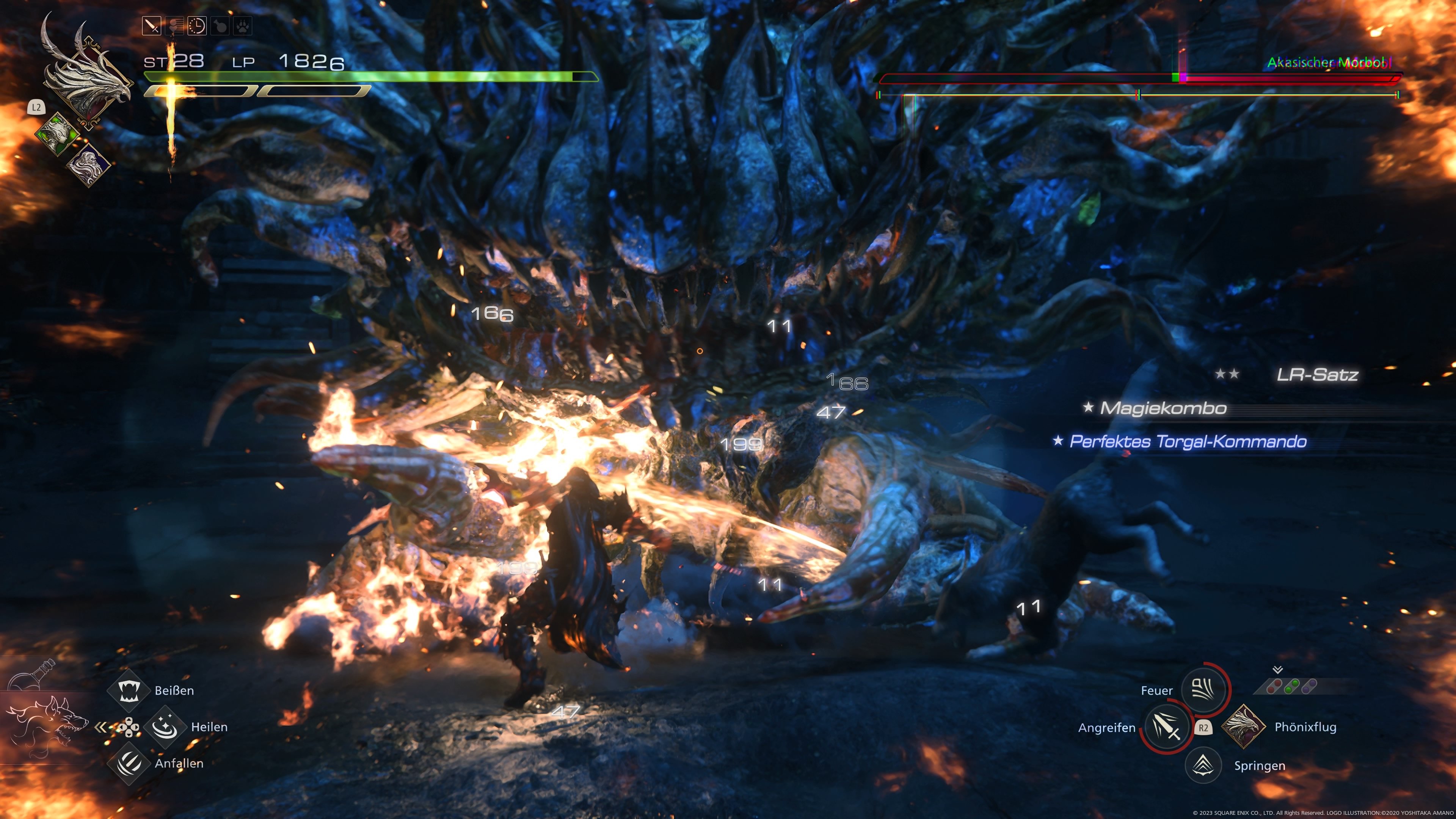Use the Angreifen sword attack icon

pyautogui.click(x=1166, y=728)
